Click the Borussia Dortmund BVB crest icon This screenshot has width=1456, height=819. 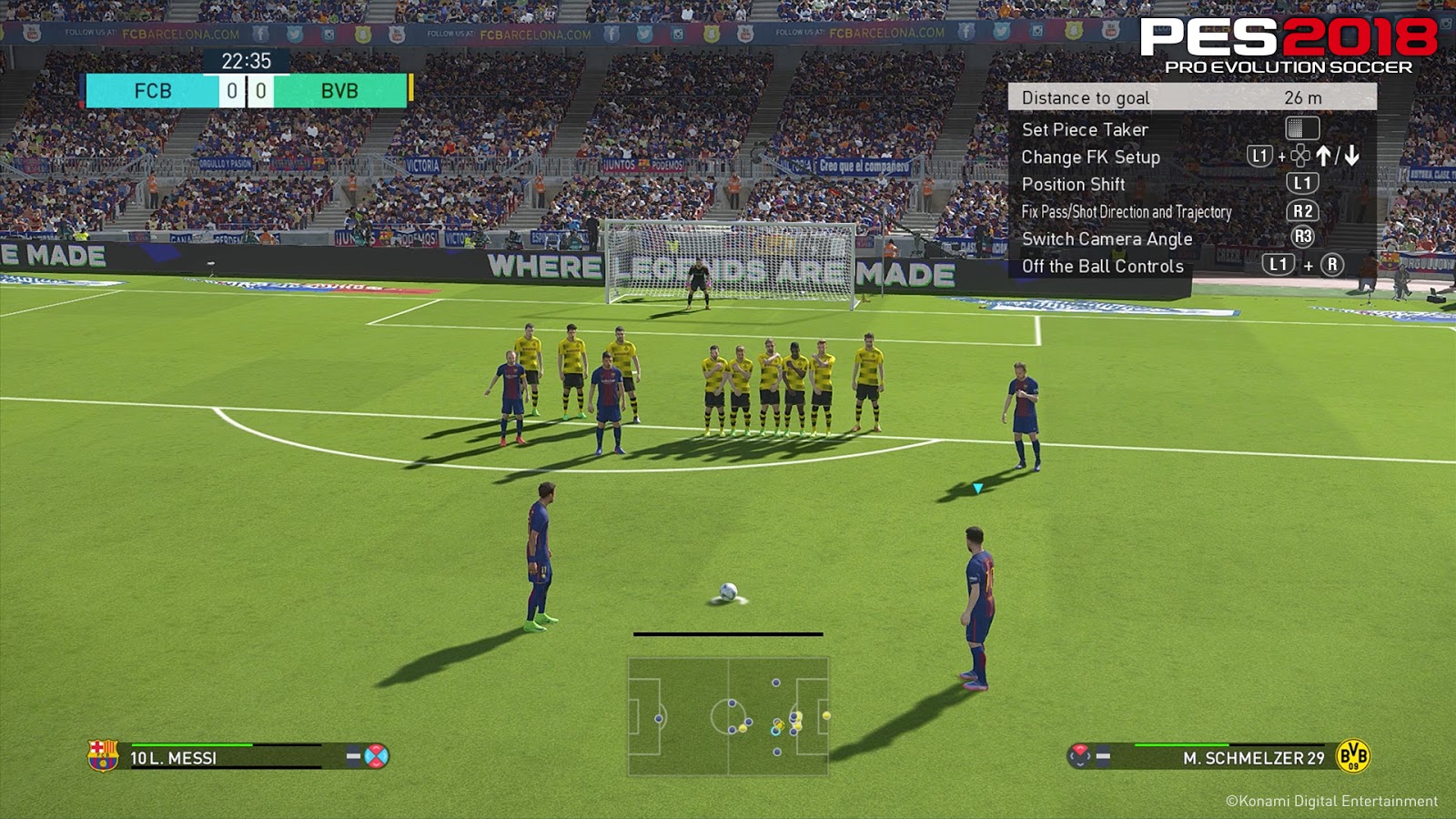coord(1352,755)
